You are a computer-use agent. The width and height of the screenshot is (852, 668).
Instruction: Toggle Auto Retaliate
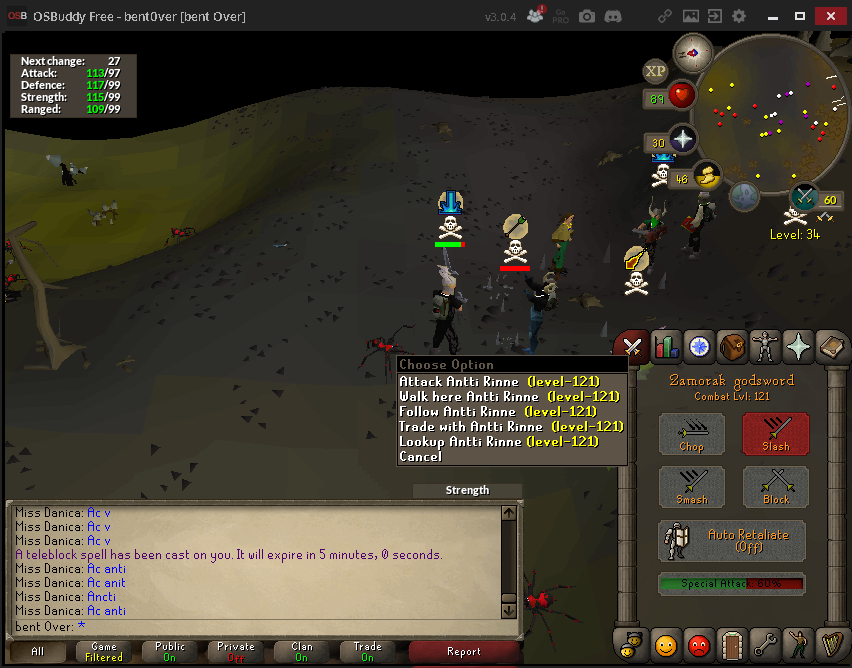[733, 541]
